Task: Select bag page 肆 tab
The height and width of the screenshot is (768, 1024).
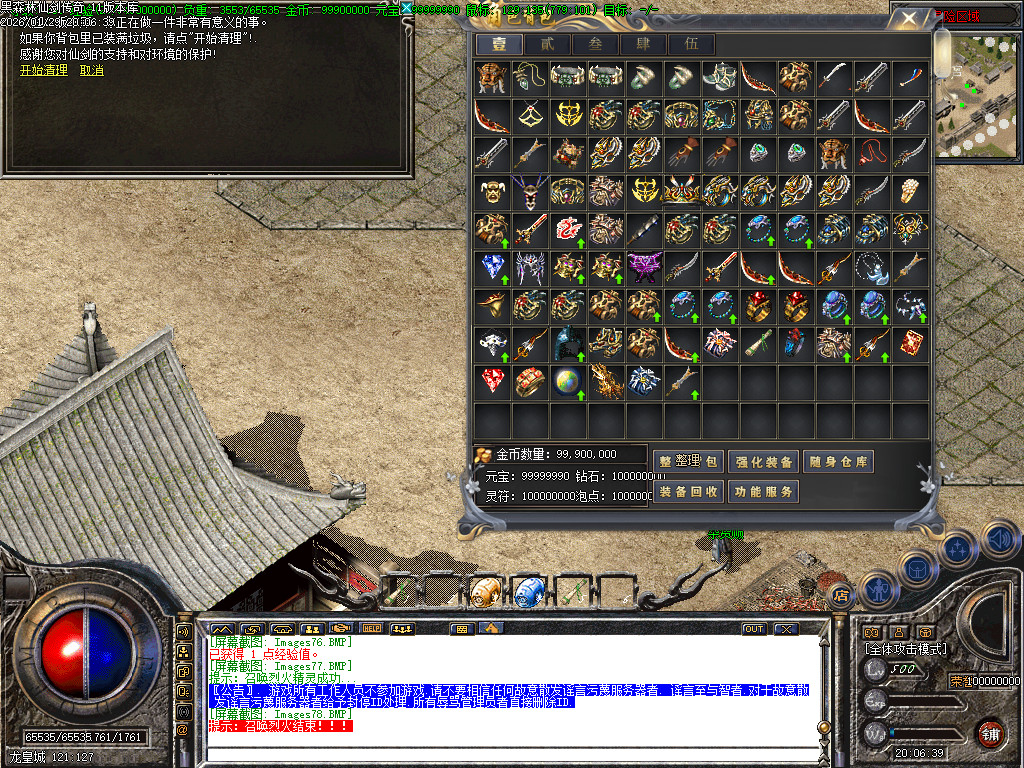Action: (643, 44)
